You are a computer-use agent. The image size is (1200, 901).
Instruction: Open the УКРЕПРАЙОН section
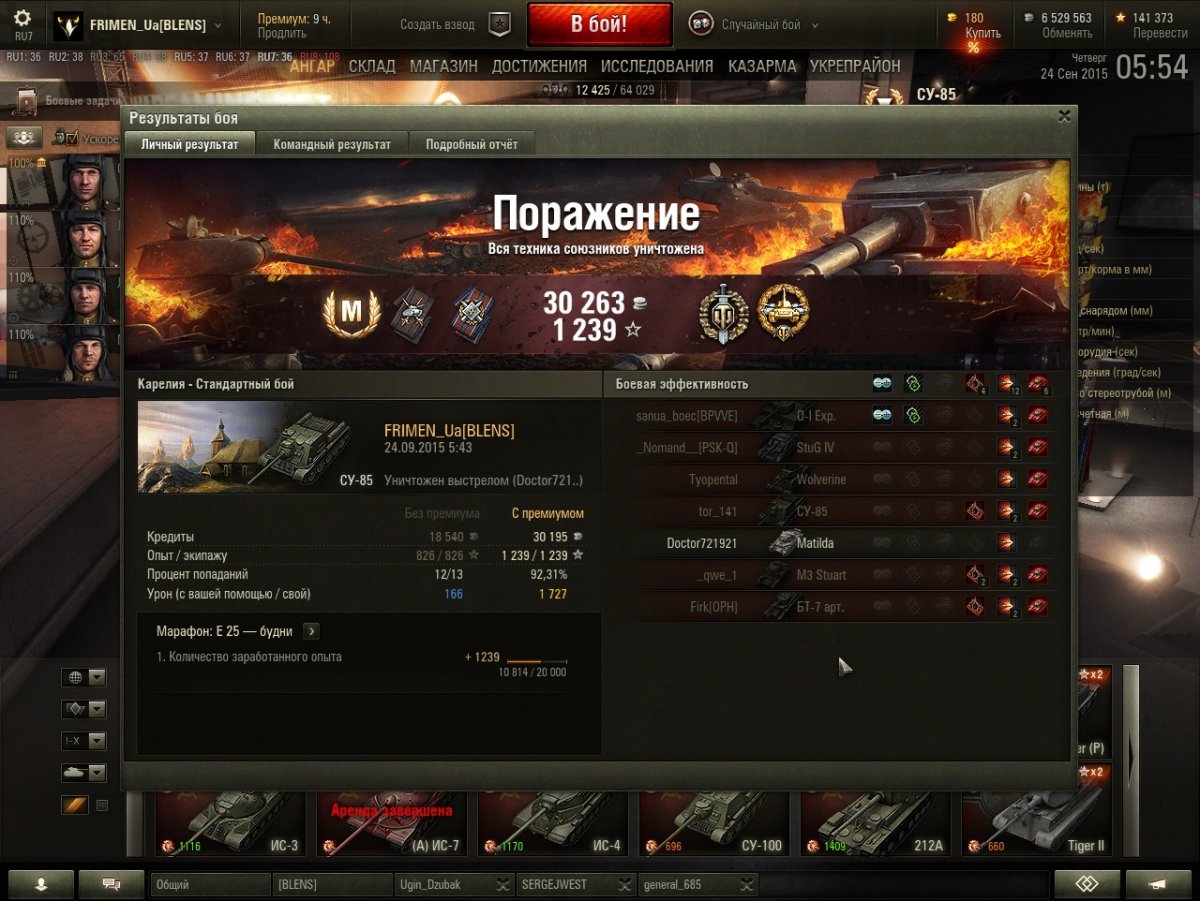[x=855, y=66]
